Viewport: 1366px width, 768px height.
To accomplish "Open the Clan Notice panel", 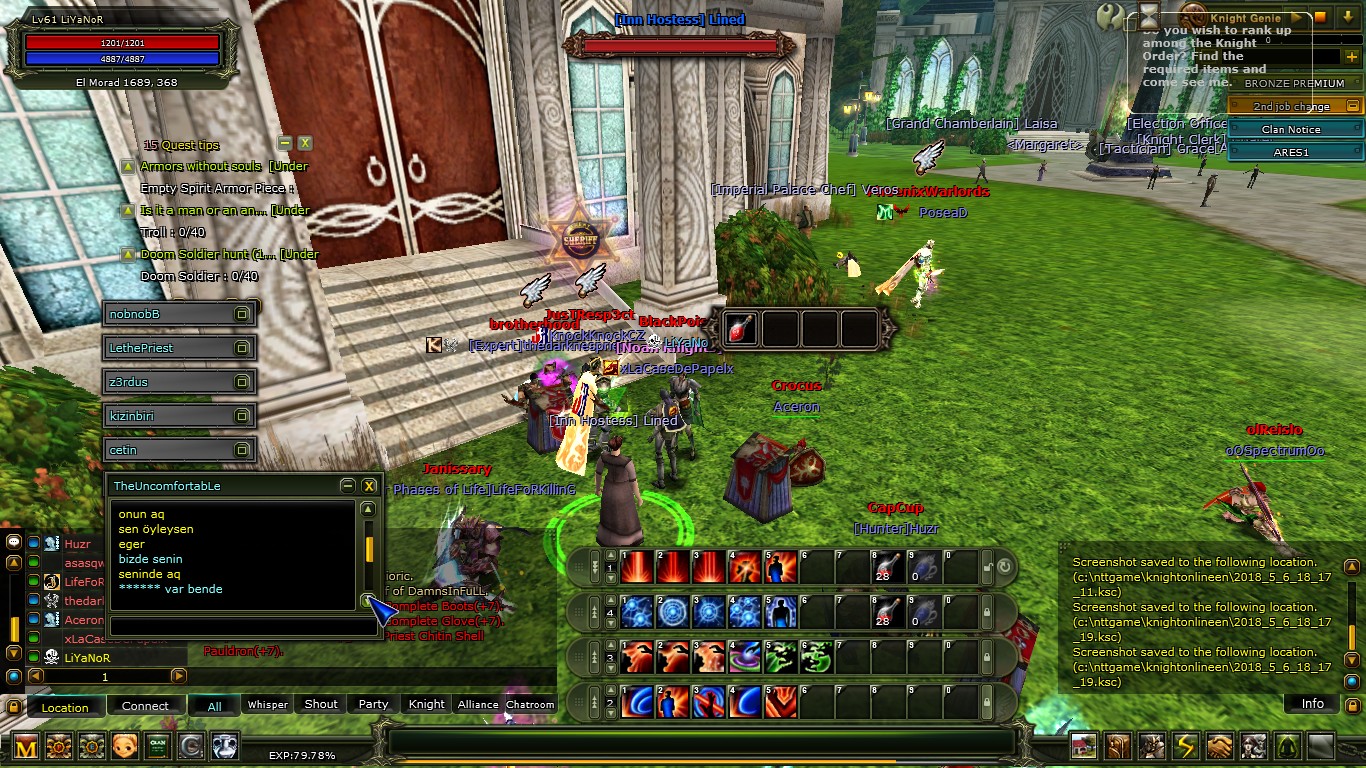I will 1290,130.
